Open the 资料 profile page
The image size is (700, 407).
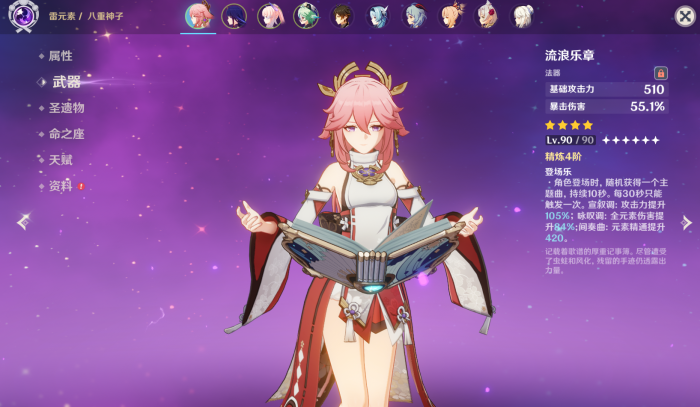click(60, 186)
